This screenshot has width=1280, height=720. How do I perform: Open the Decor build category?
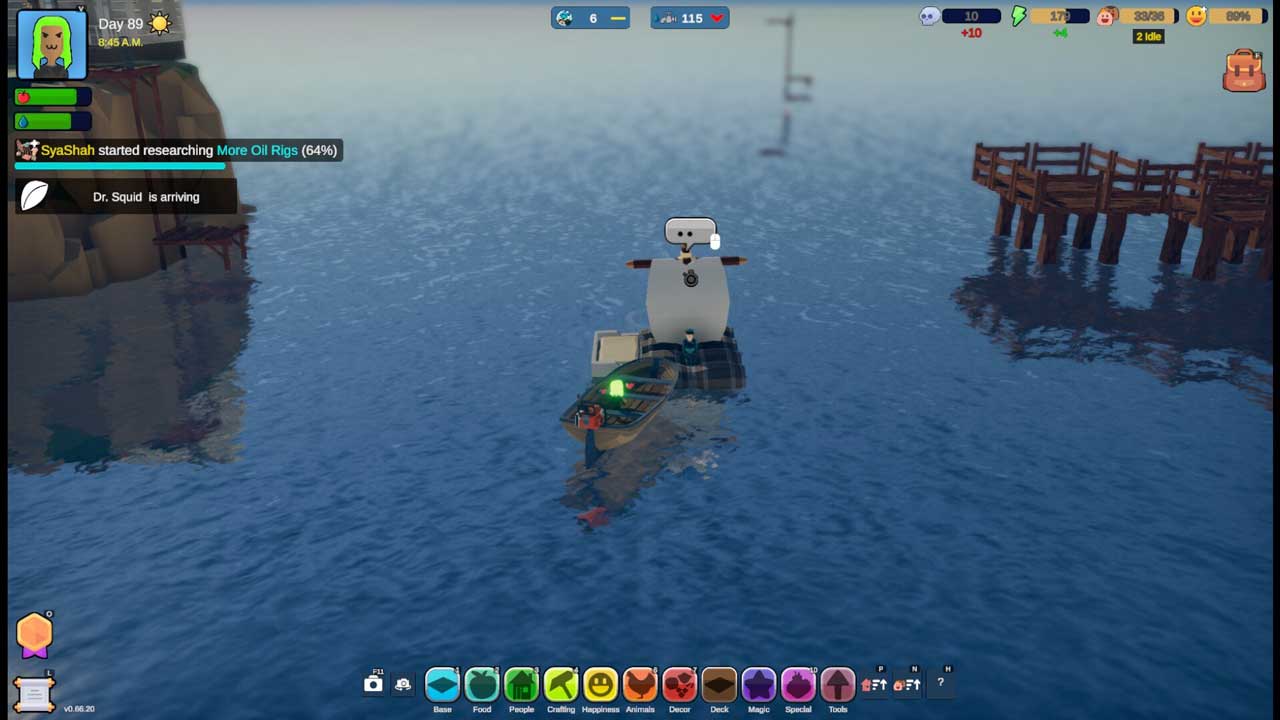(680, 685)
